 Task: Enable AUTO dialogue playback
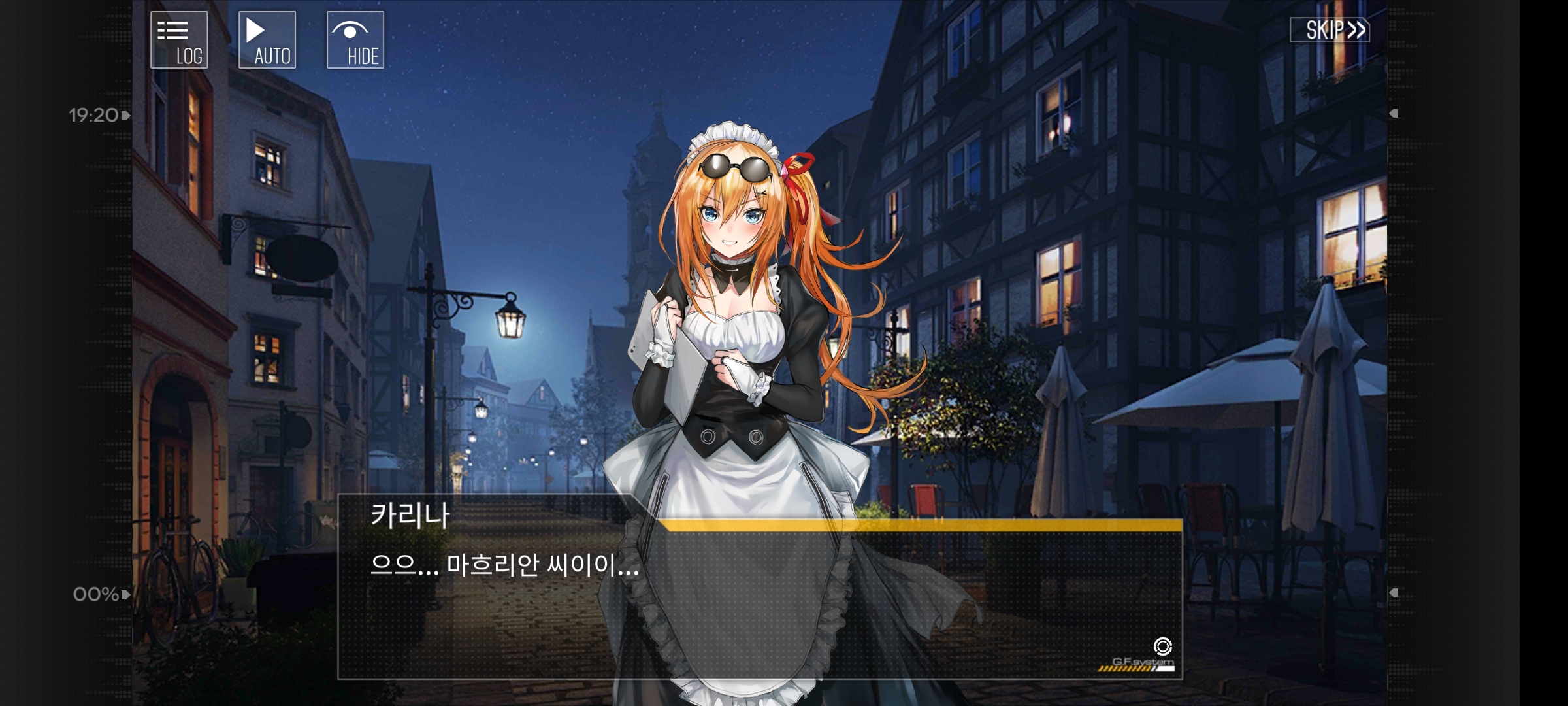click(267, 40)
